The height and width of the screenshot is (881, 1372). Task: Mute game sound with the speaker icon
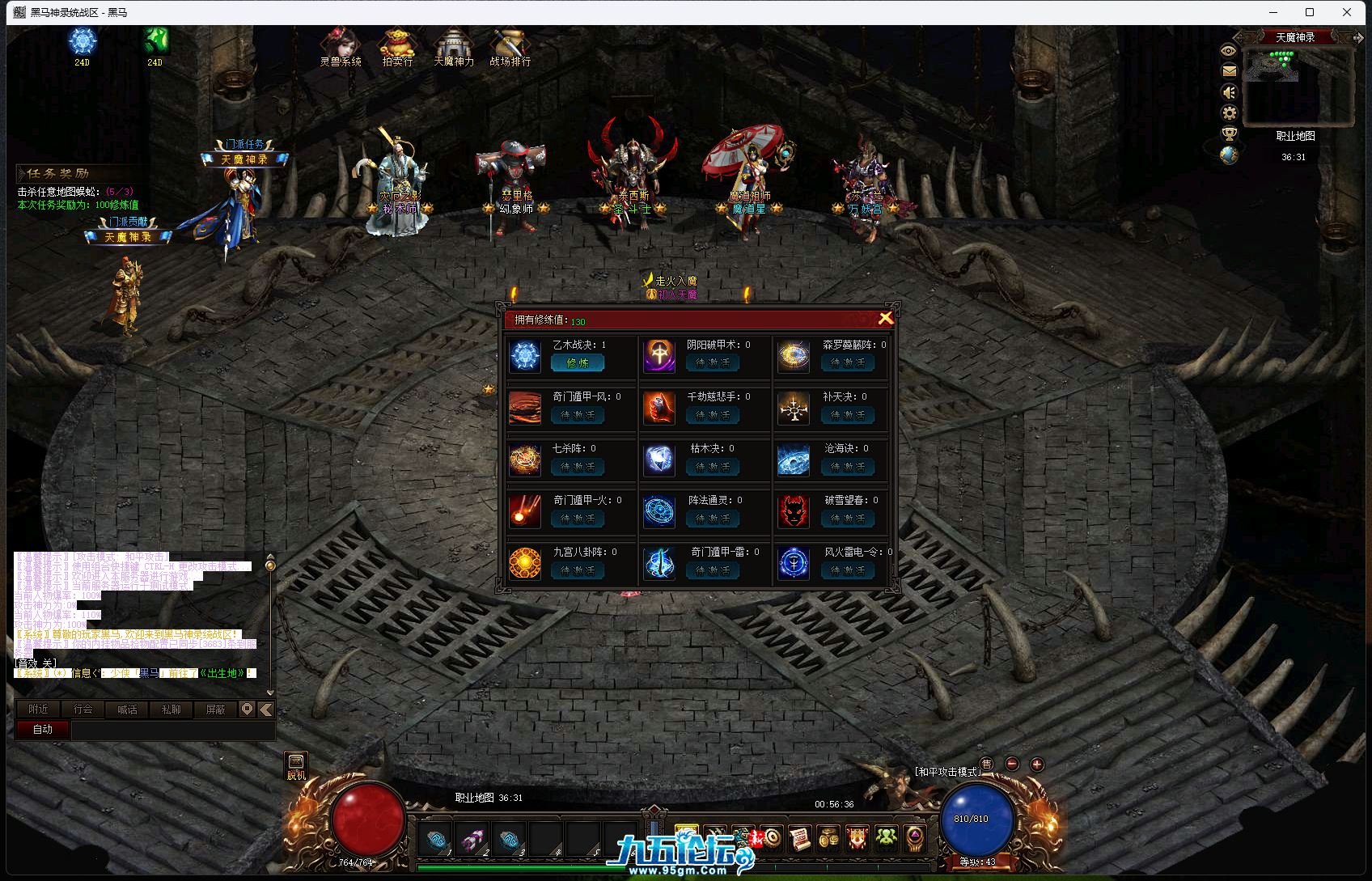tap(1229, 91)
